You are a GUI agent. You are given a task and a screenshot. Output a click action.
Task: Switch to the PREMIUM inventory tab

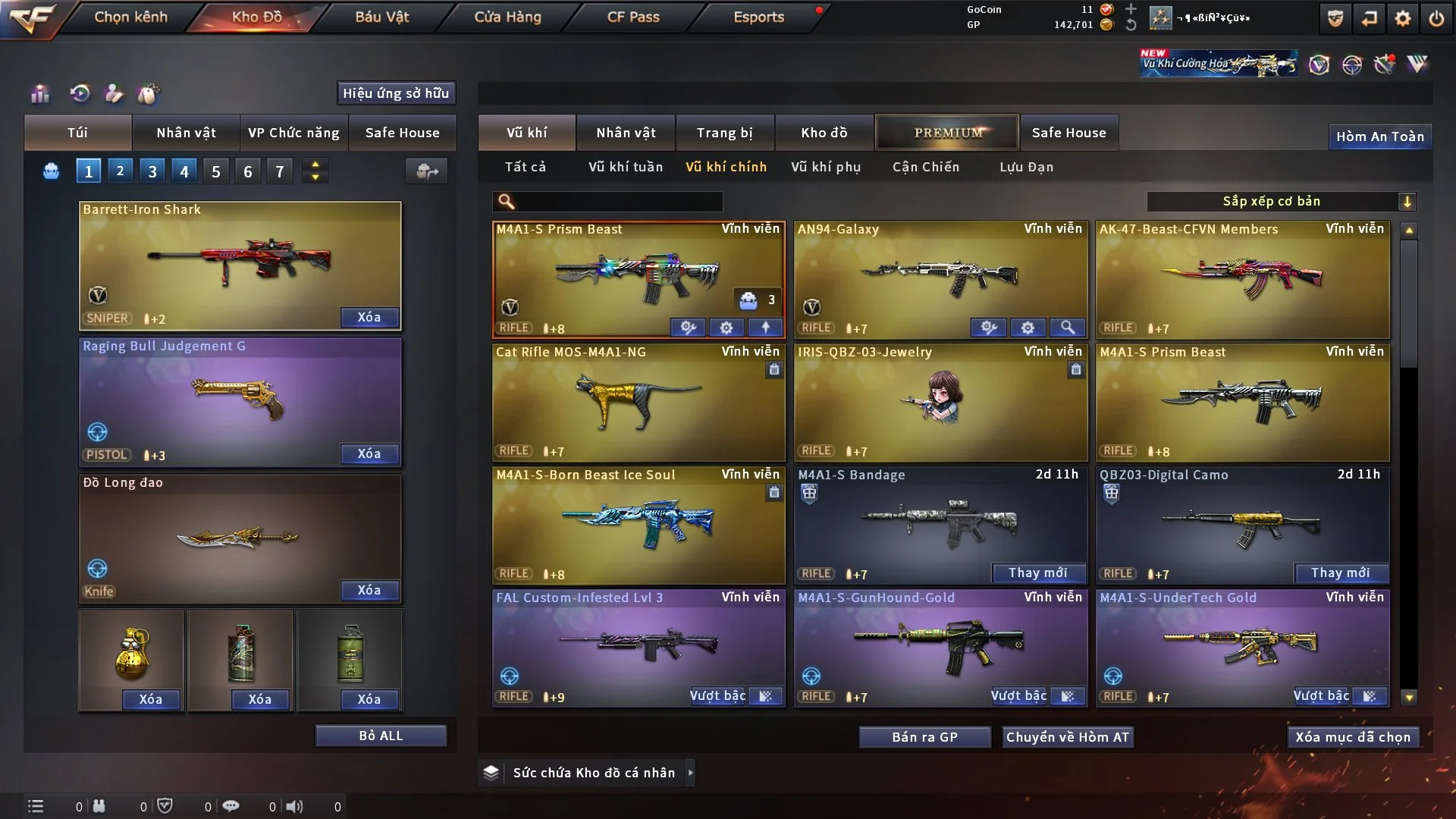tap(947, 133)
